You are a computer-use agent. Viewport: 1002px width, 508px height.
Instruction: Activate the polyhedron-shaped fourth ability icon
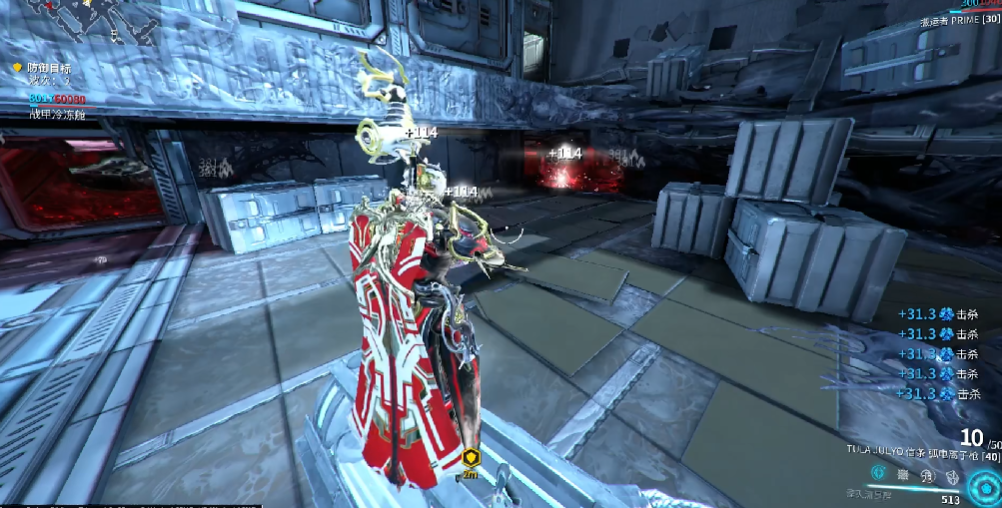coord(949,476)
